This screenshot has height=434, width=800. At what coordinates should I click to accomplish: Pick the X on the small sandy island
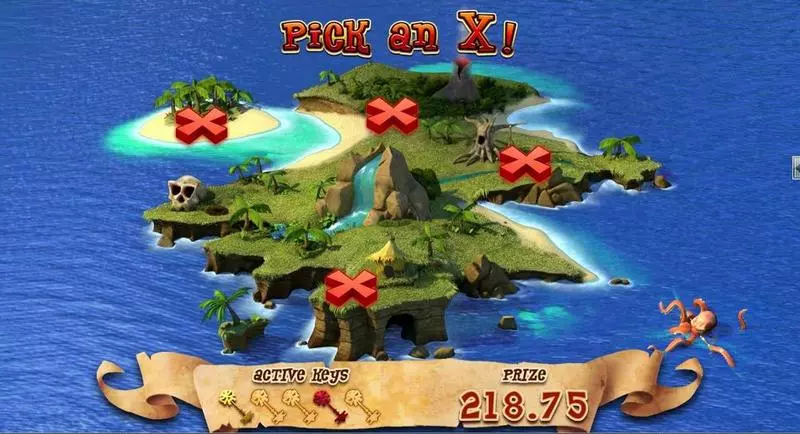[201, 125]
